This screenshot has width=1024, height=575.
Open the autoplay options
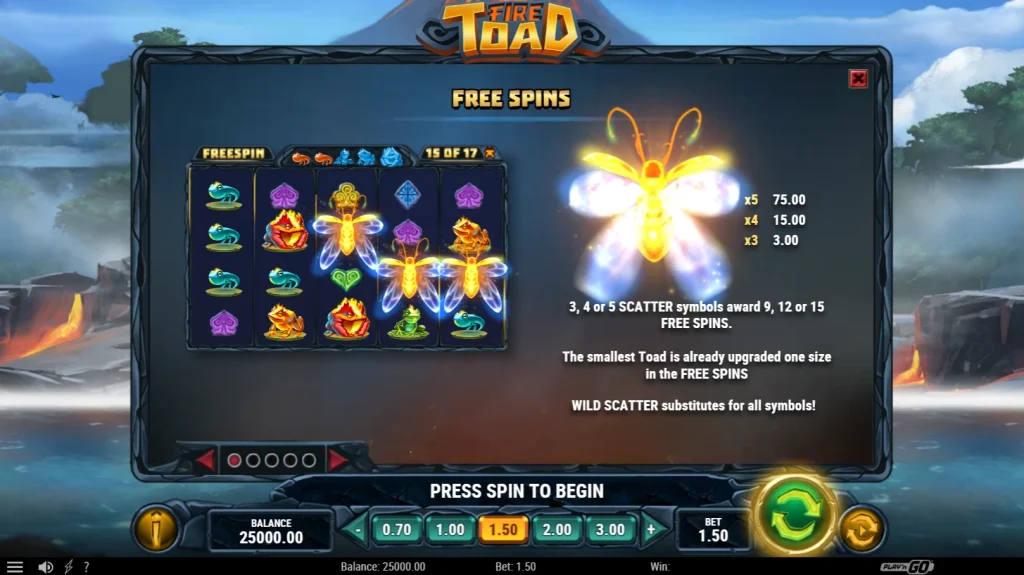point(859,529)
